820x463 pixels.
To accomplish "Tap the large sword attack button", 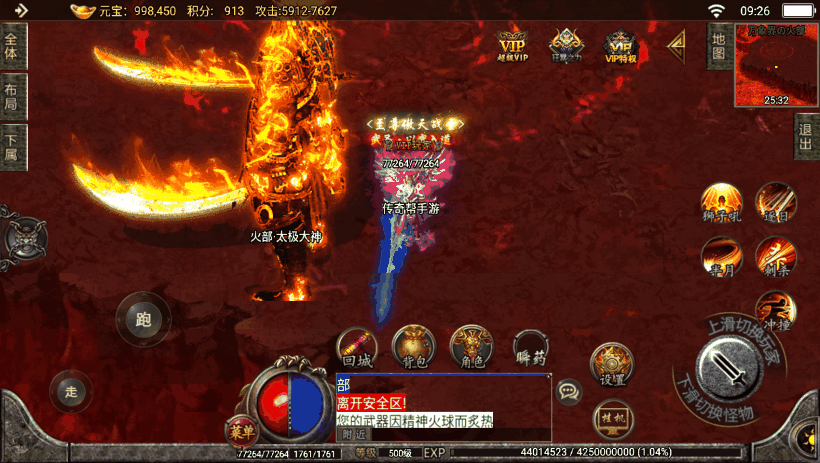I will click(x=731, y=368).
